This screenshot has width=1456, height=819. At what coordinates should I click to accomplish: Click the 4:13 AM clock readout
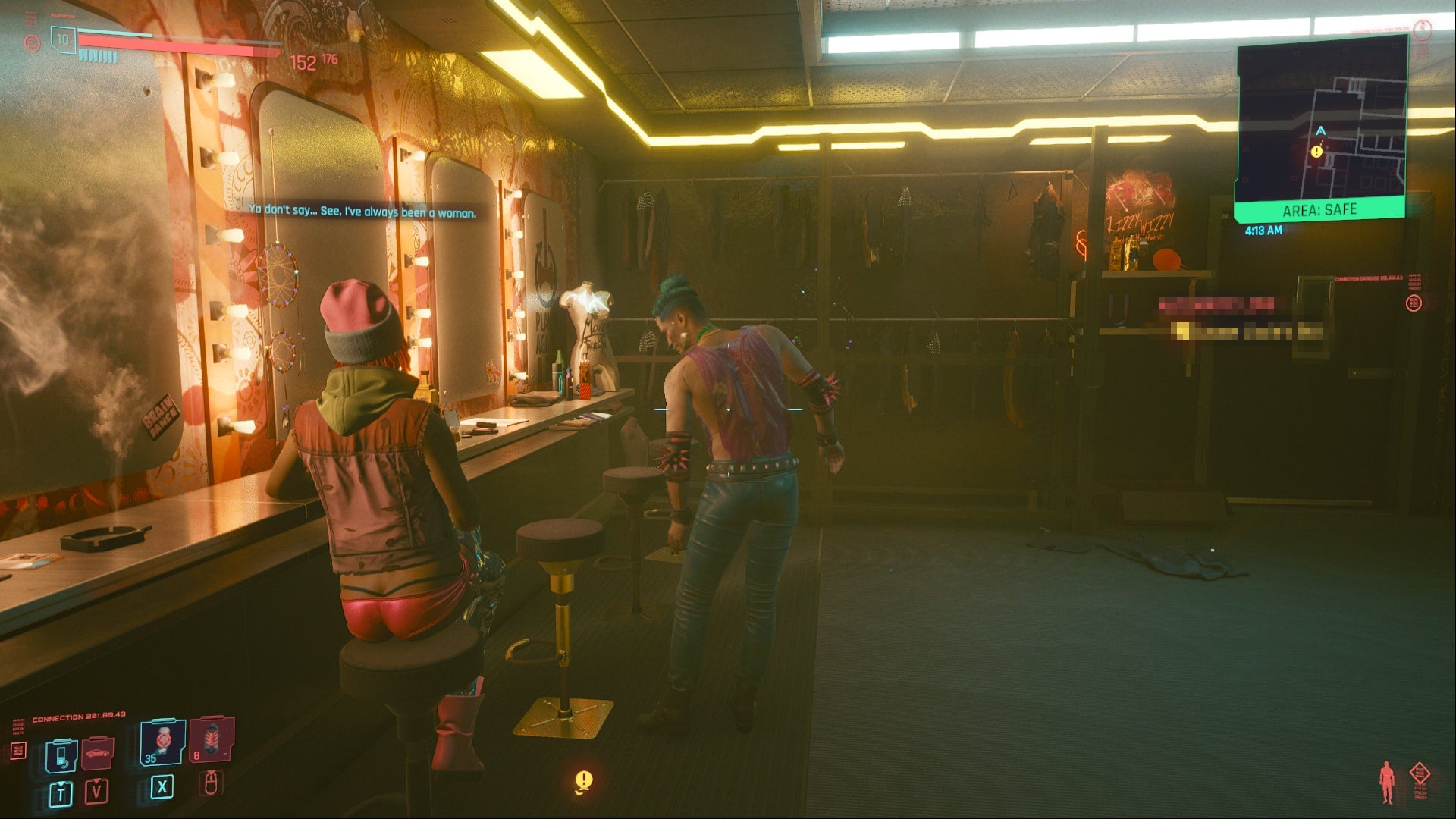1263,230
